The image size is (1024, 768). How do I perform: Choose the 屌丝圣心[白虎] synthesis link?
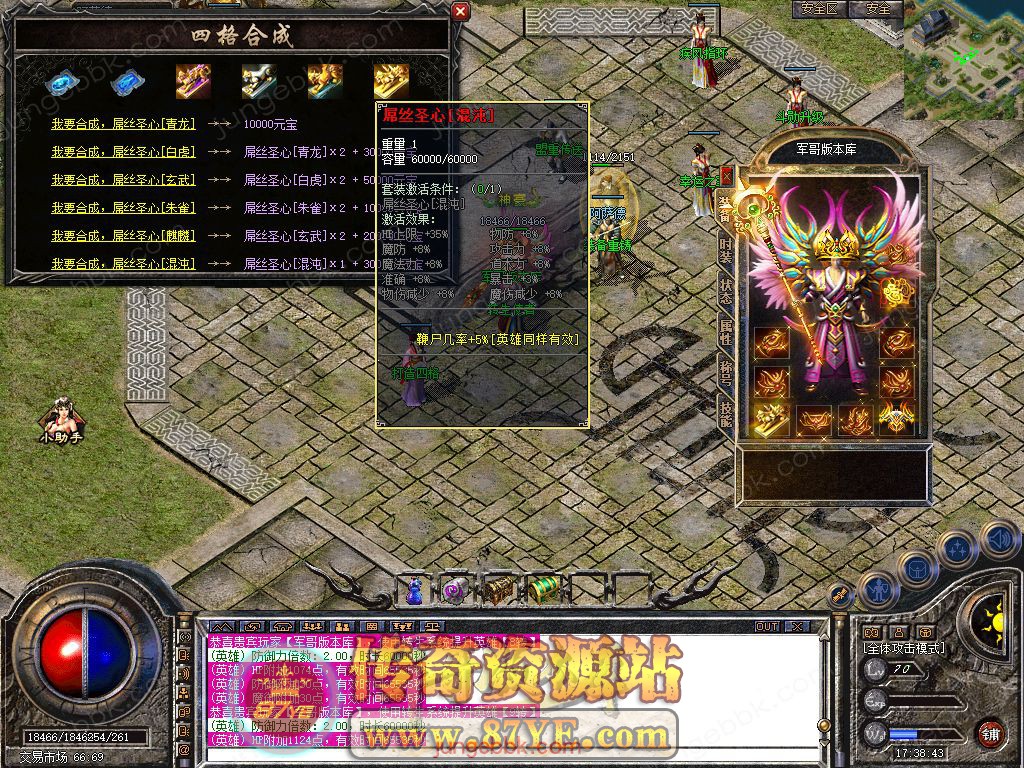(x=123, y=153)
